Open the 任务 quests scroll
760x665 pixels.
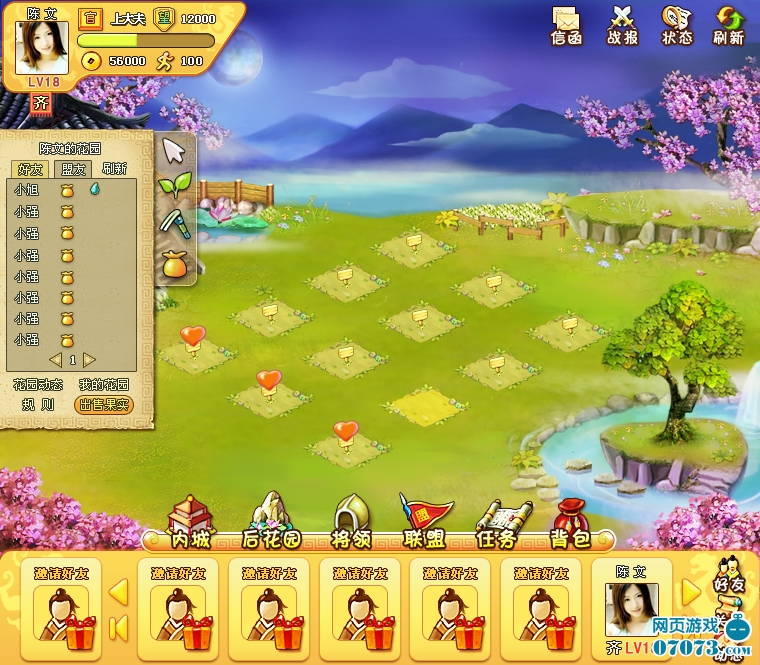(496, 524)
